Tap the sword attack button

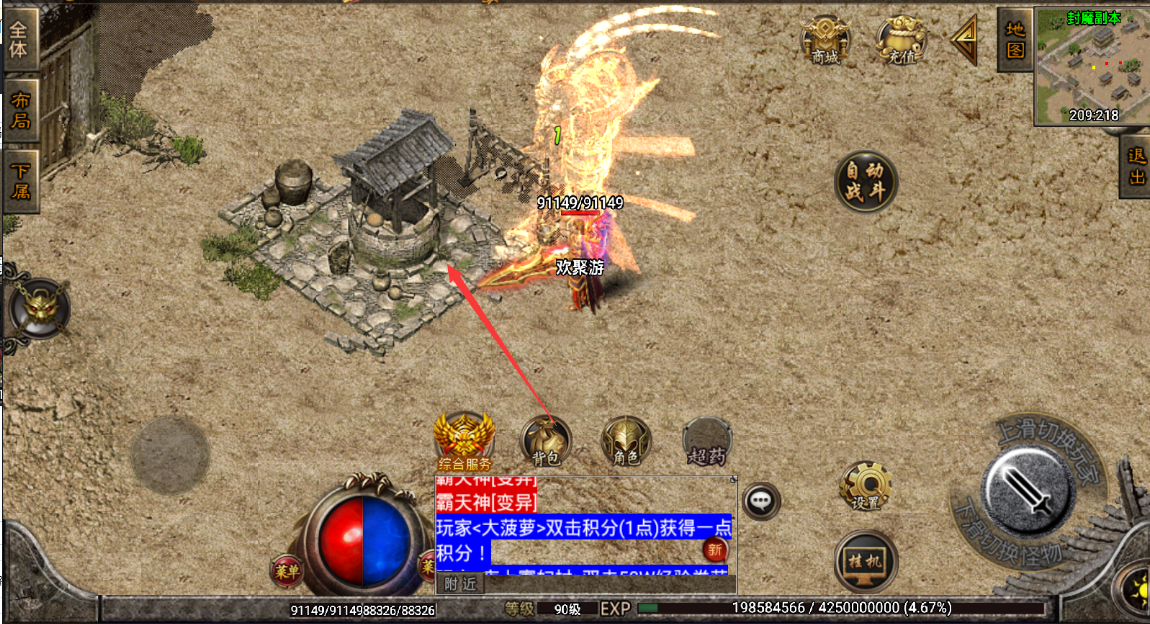[1029, 487]
